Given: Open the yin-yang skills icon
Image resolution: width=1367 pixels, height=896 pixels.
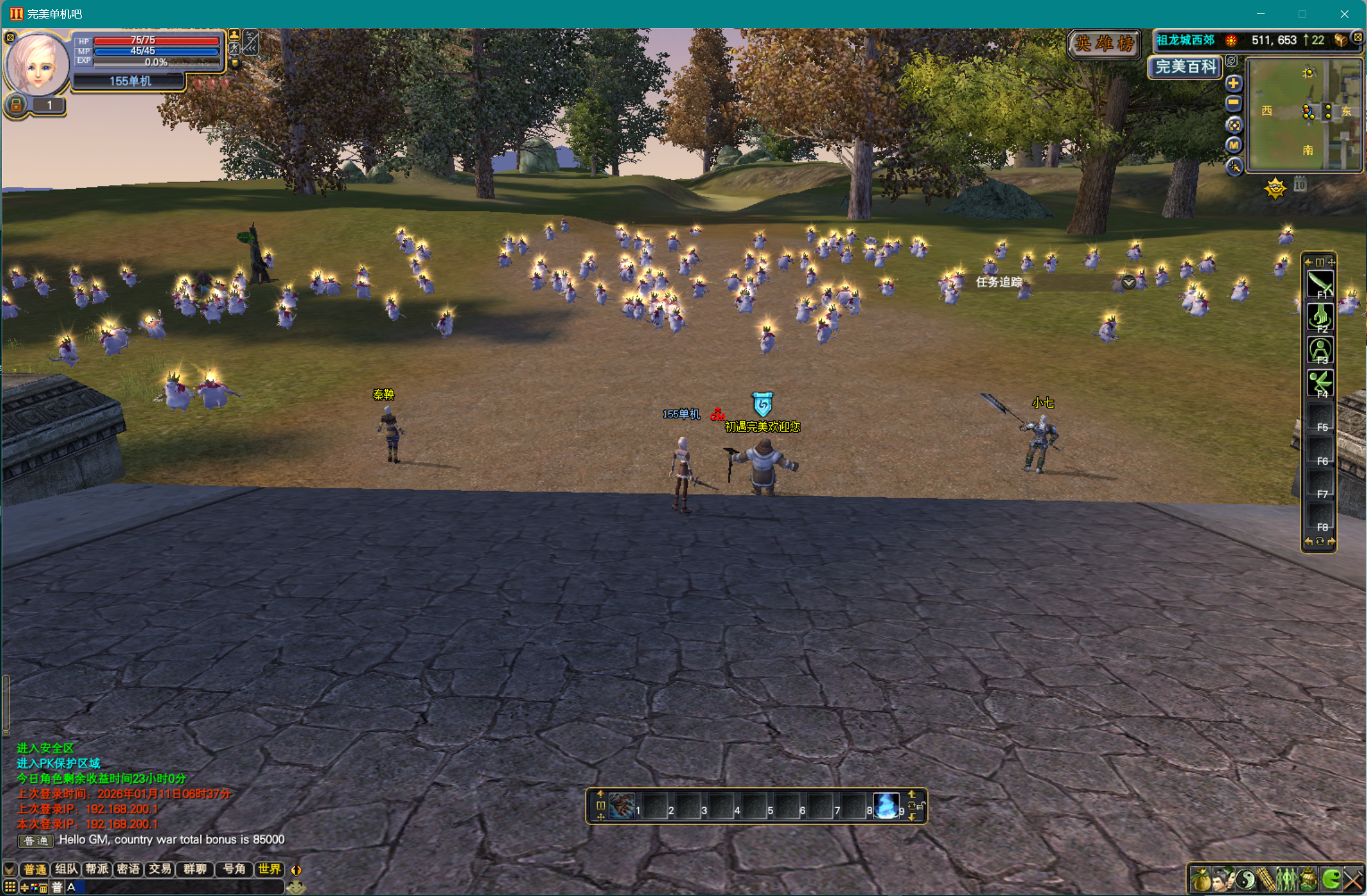Looking at the screenshot, I should tap(1245, 879).
